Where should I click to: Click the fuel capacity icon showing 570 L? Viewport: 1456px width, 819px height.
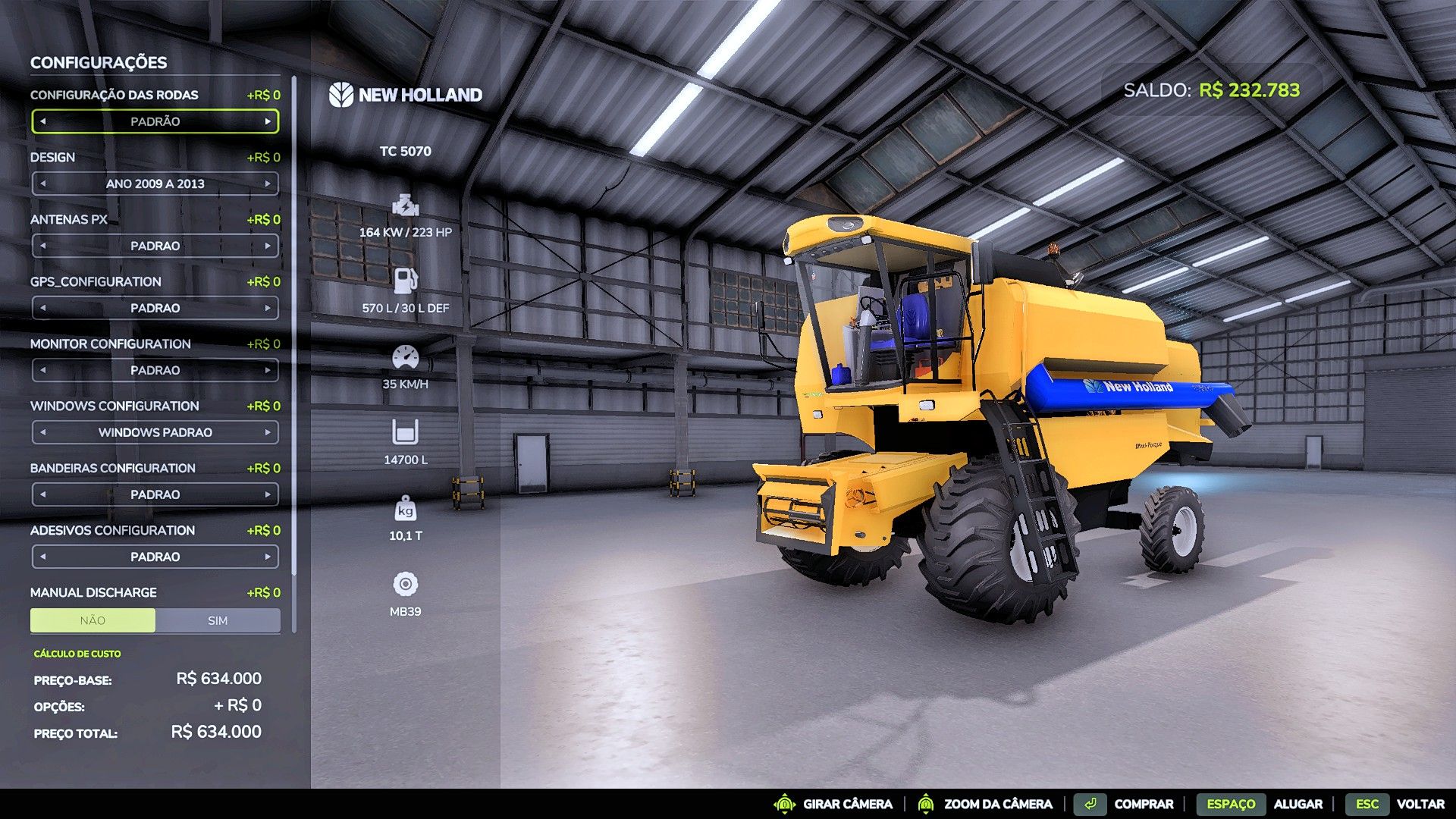click(406, 282)
